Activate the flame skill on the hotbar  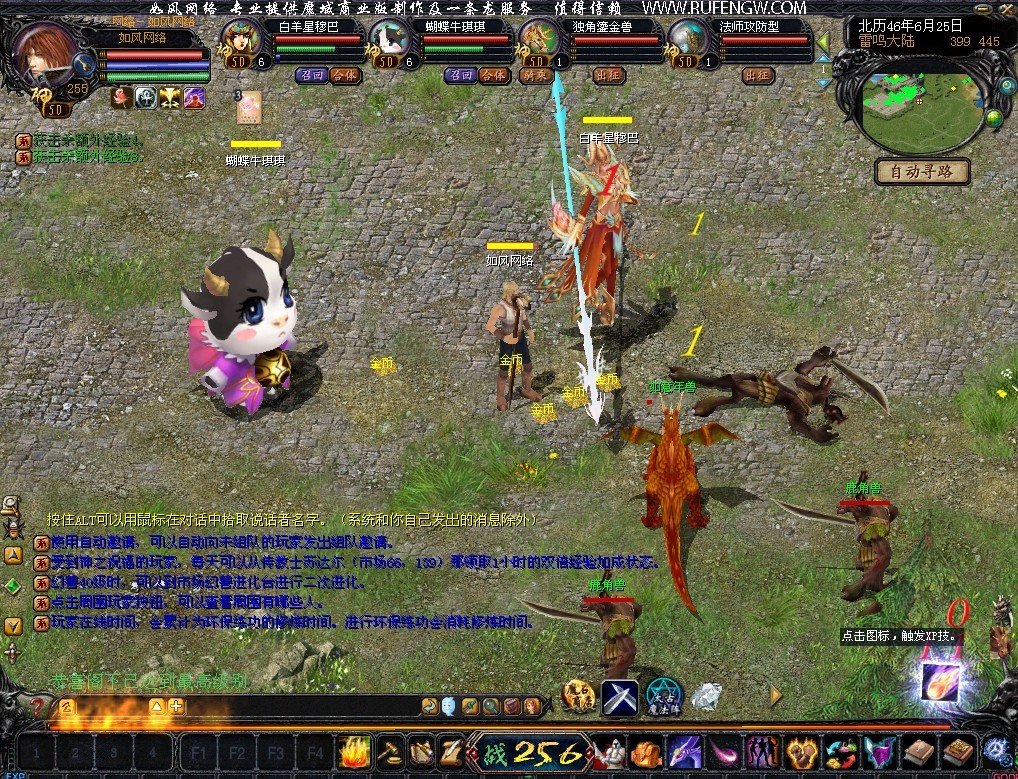click(356, 751)
